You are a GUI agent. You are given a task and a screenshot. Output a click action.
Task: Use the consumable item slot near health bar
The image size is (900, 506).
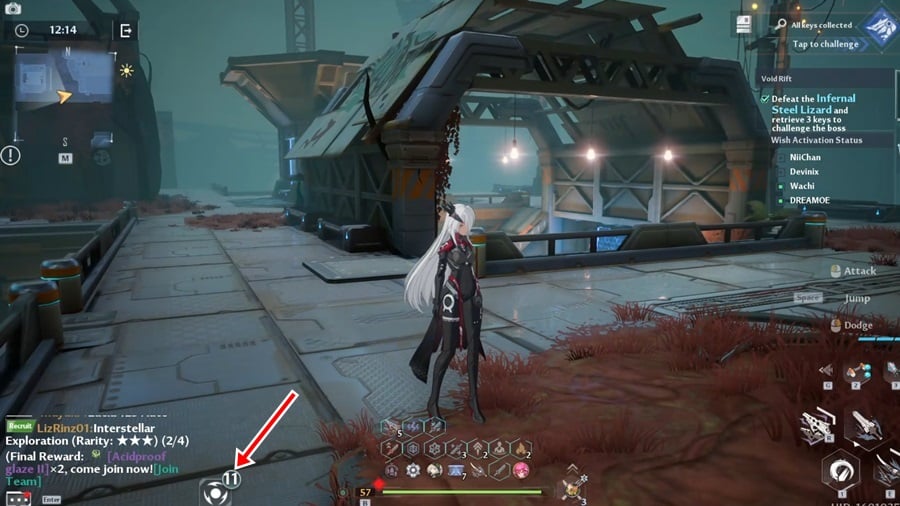(x=572, y=489)
